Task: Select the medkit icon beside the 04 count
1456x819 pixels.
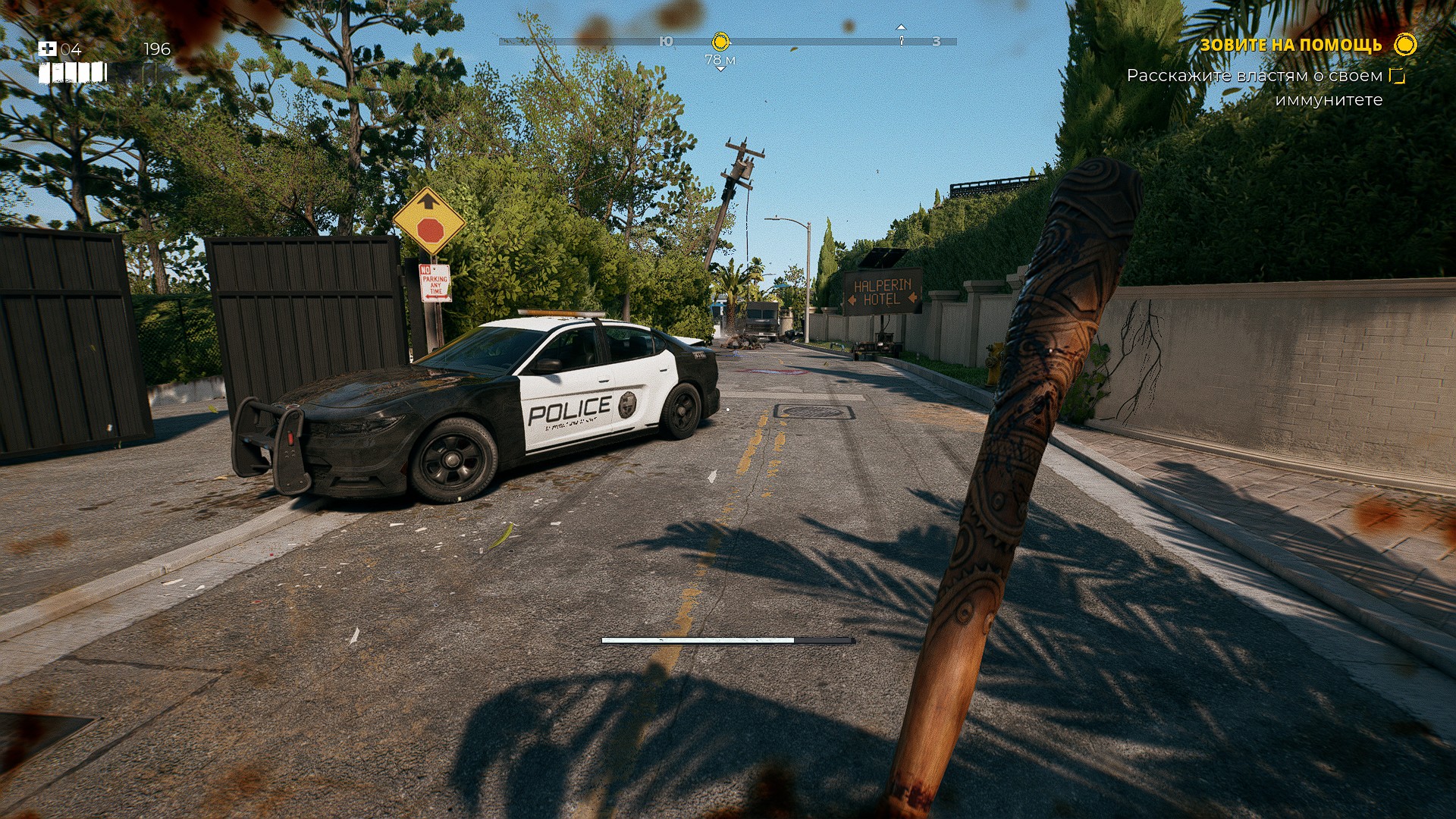Action: point(47,49)
